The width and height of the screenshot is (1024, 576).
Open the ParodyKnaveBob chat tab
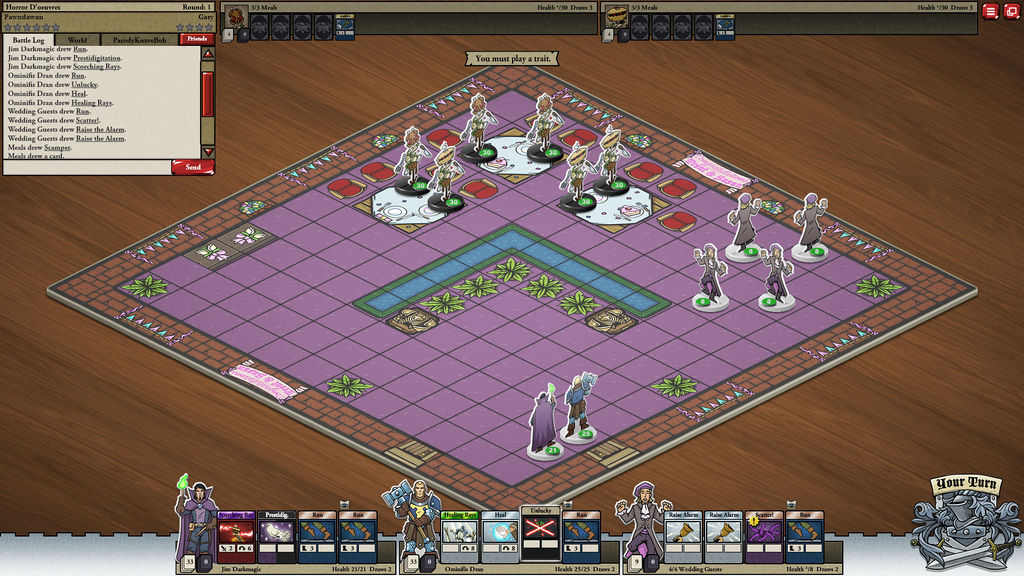pyautogui.click(x=140, y=40)
